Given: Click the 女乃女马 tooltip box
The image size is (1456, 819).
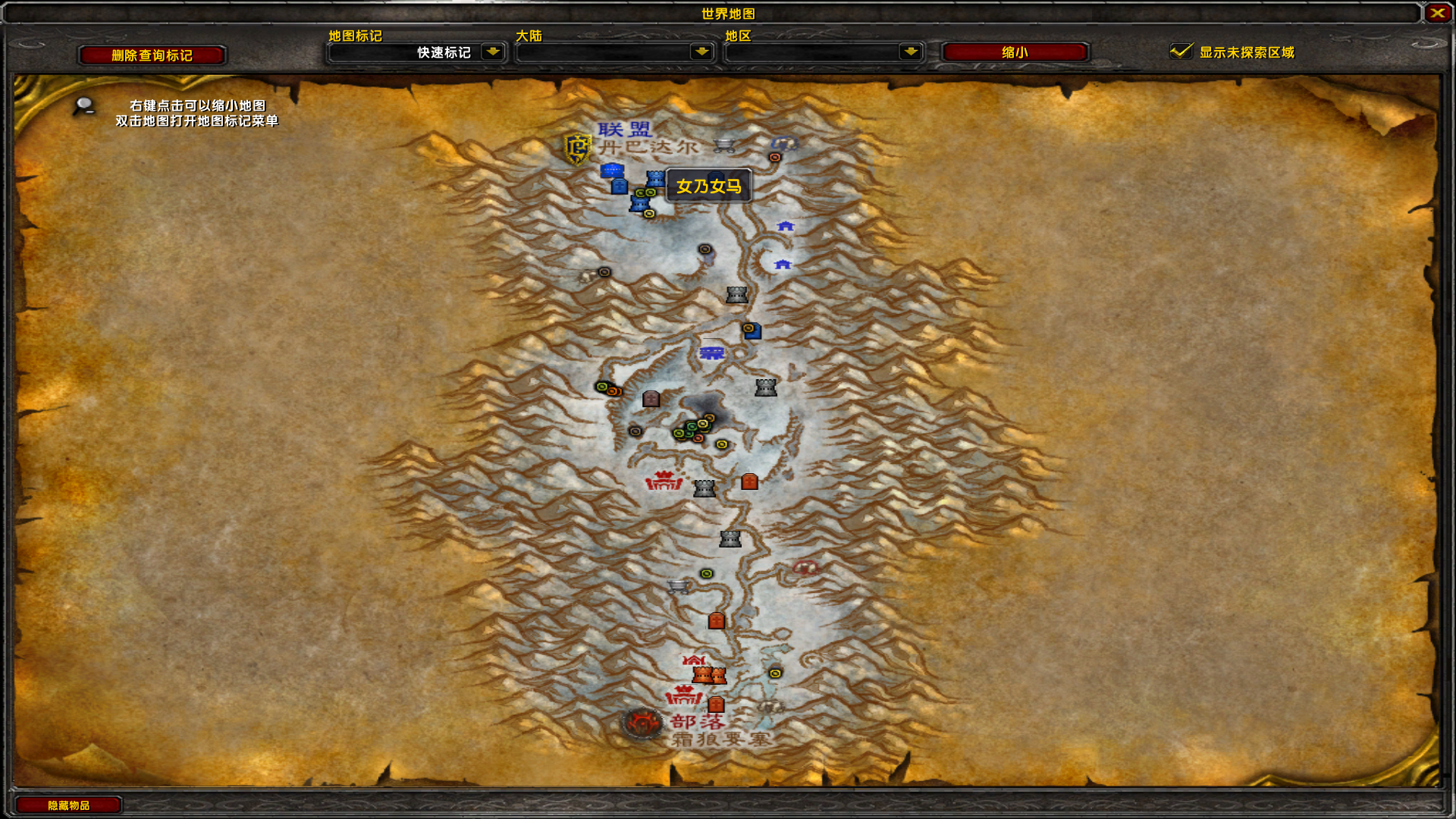Looking at the screenshot, I should click(708, 187).
